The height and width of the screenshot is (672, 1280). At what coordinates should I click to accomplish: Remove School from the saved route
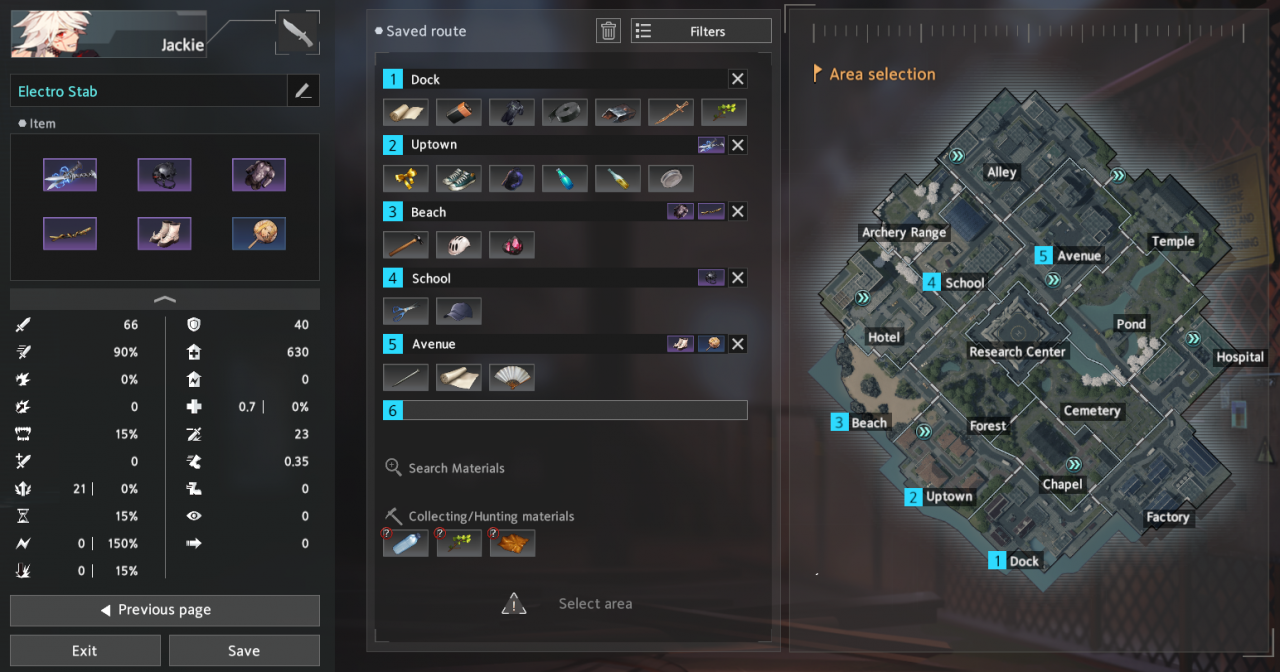(x=737, y=278)
